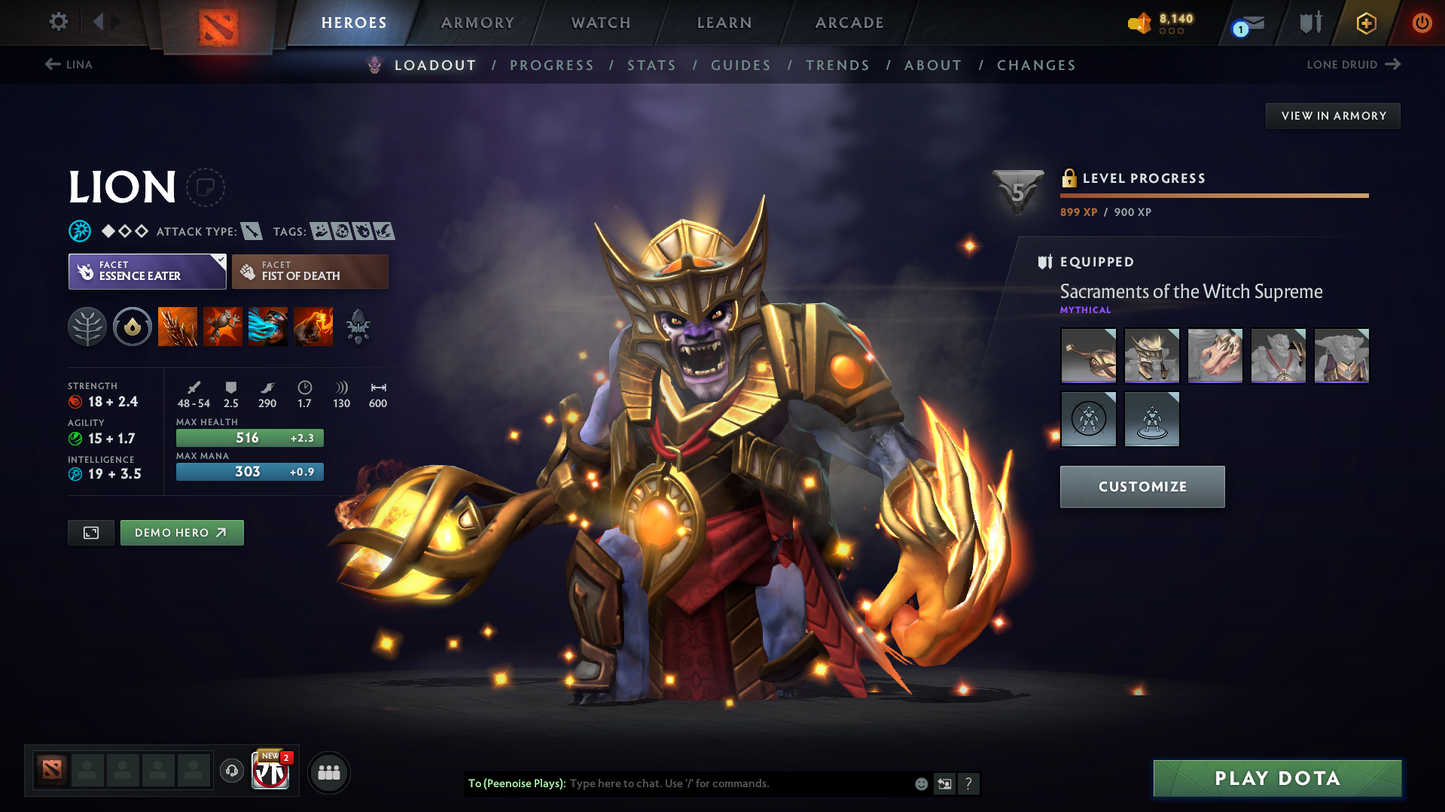Open the ARCADE menu tab
This screenshot has height=812, width=1445.
pyautogui.click(x=849, y=23)
